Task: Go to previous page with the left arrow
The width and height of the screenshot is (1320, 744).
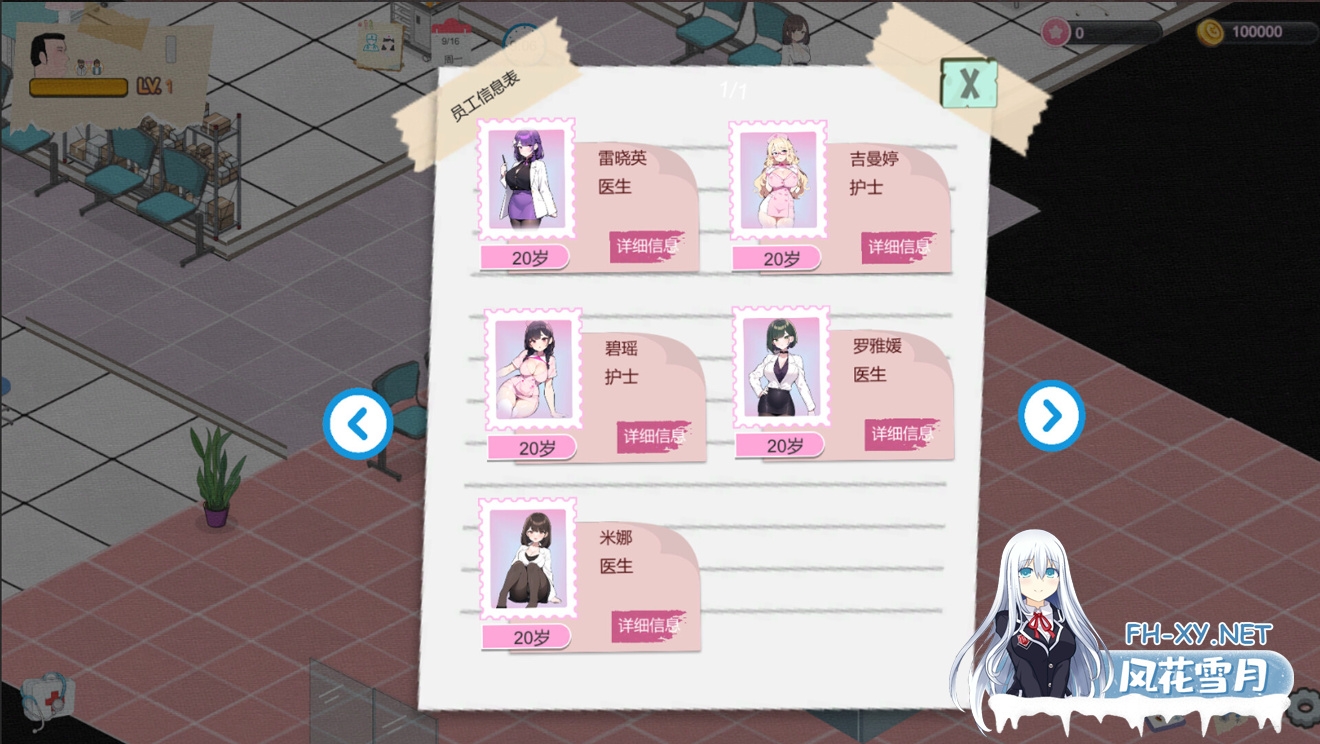Action: point(357,423)
